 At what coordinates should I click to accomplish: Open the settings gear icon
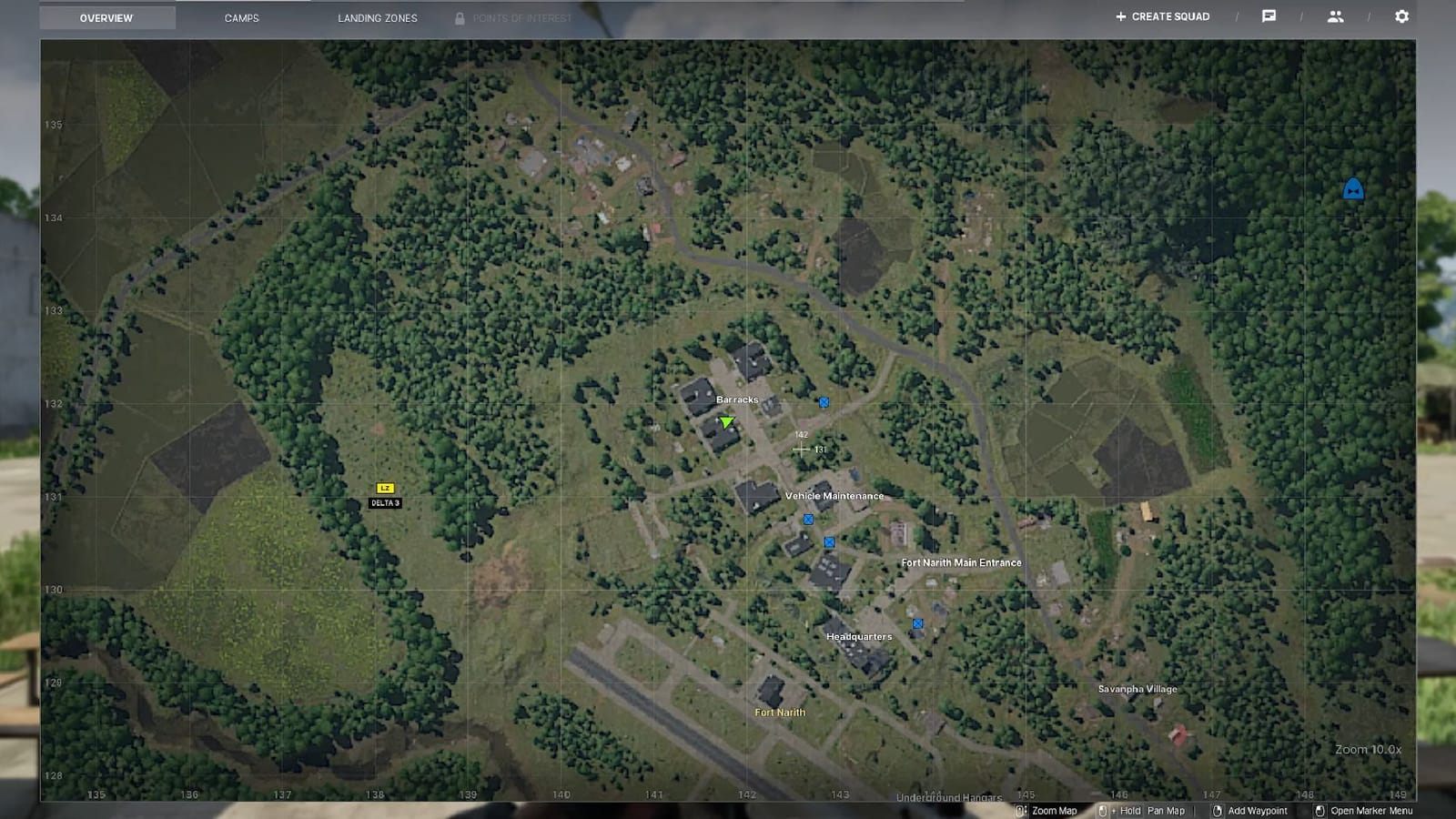[x=1400, y=15]
